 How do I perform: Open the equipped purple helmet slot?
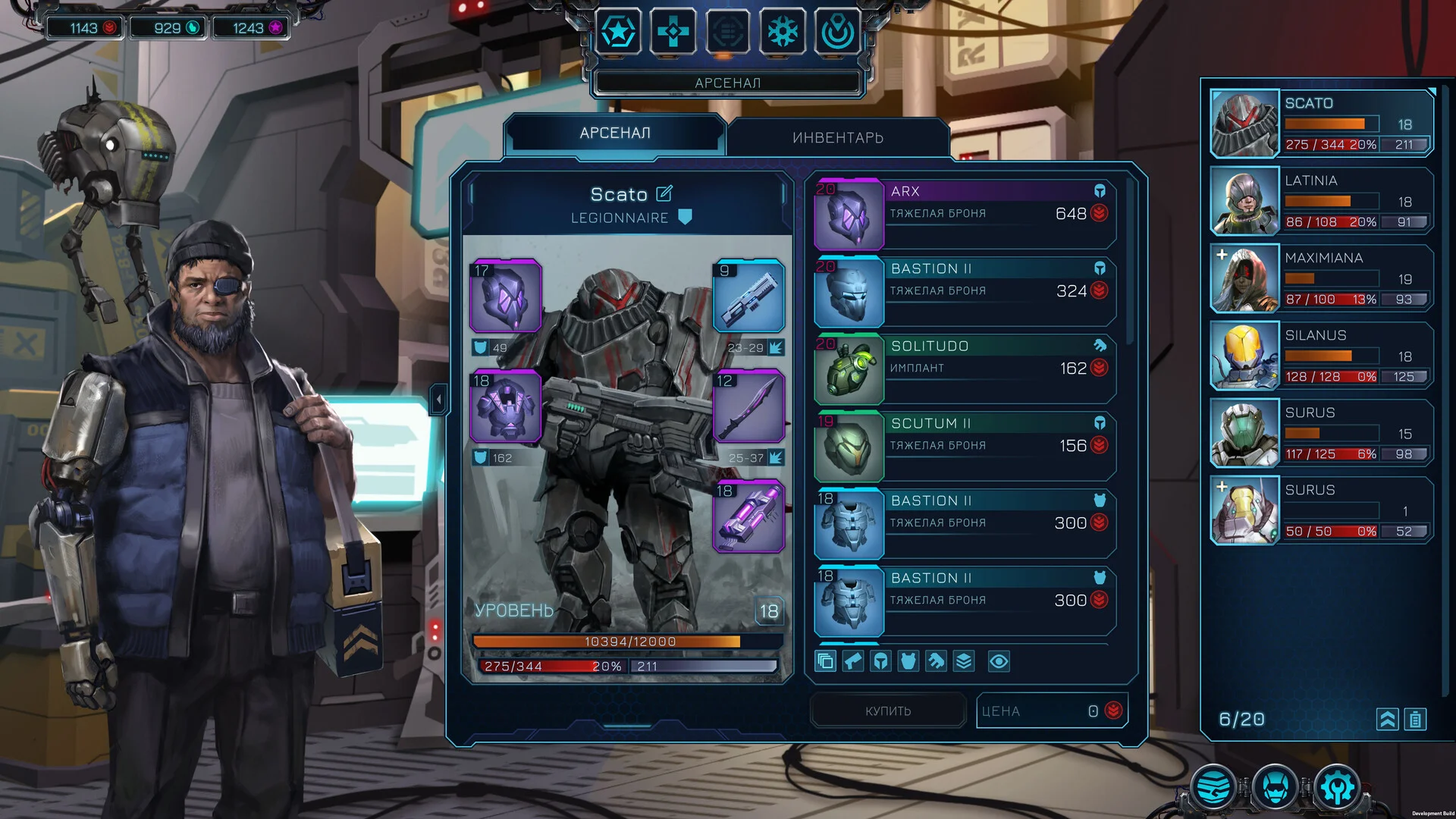point(506,296)
